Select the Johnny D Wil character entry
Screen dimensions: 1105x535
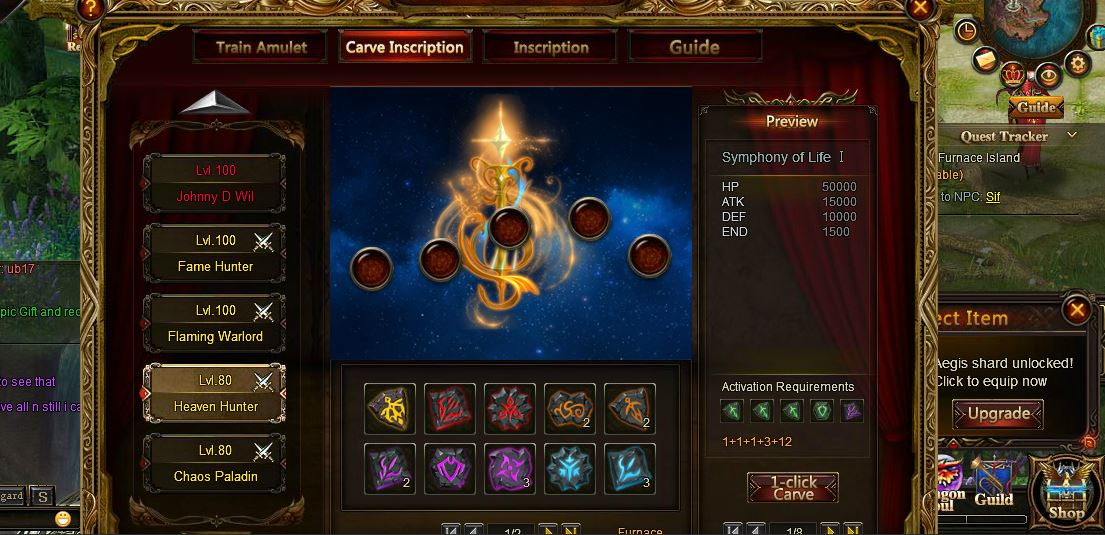[x=215, y=183]
